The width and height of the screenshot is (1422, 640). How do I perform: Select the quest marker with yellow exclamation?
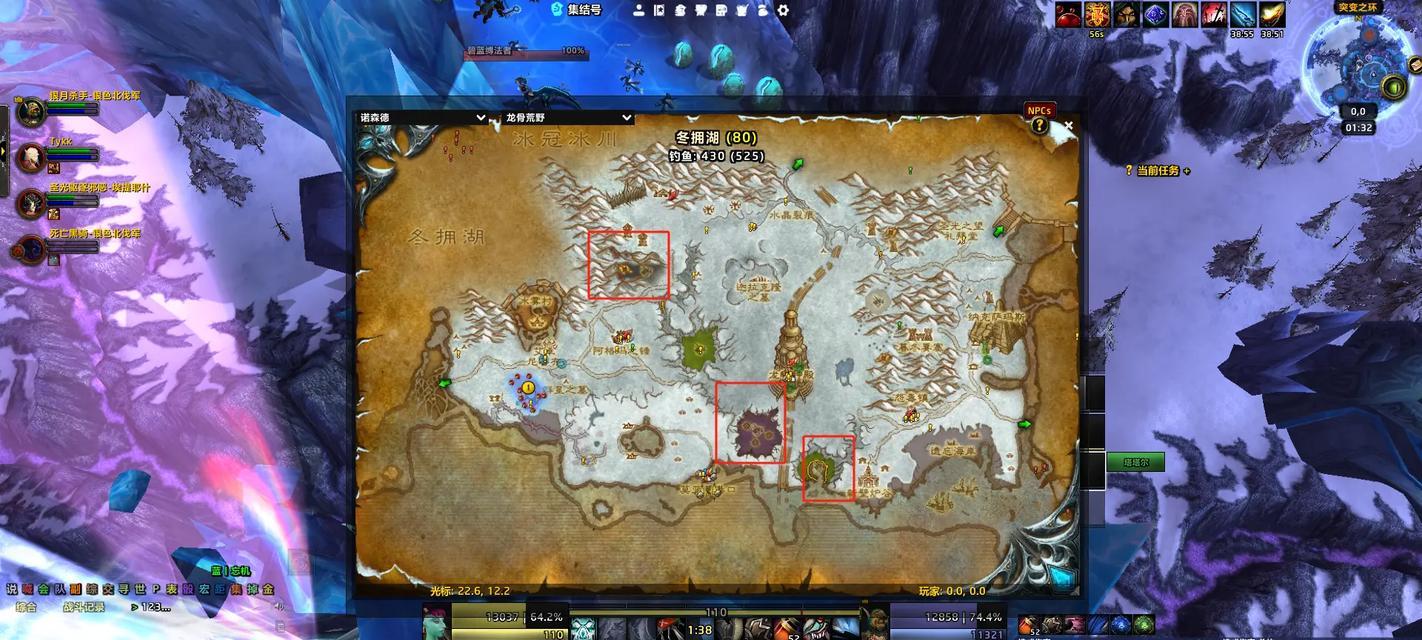[528, 386]
